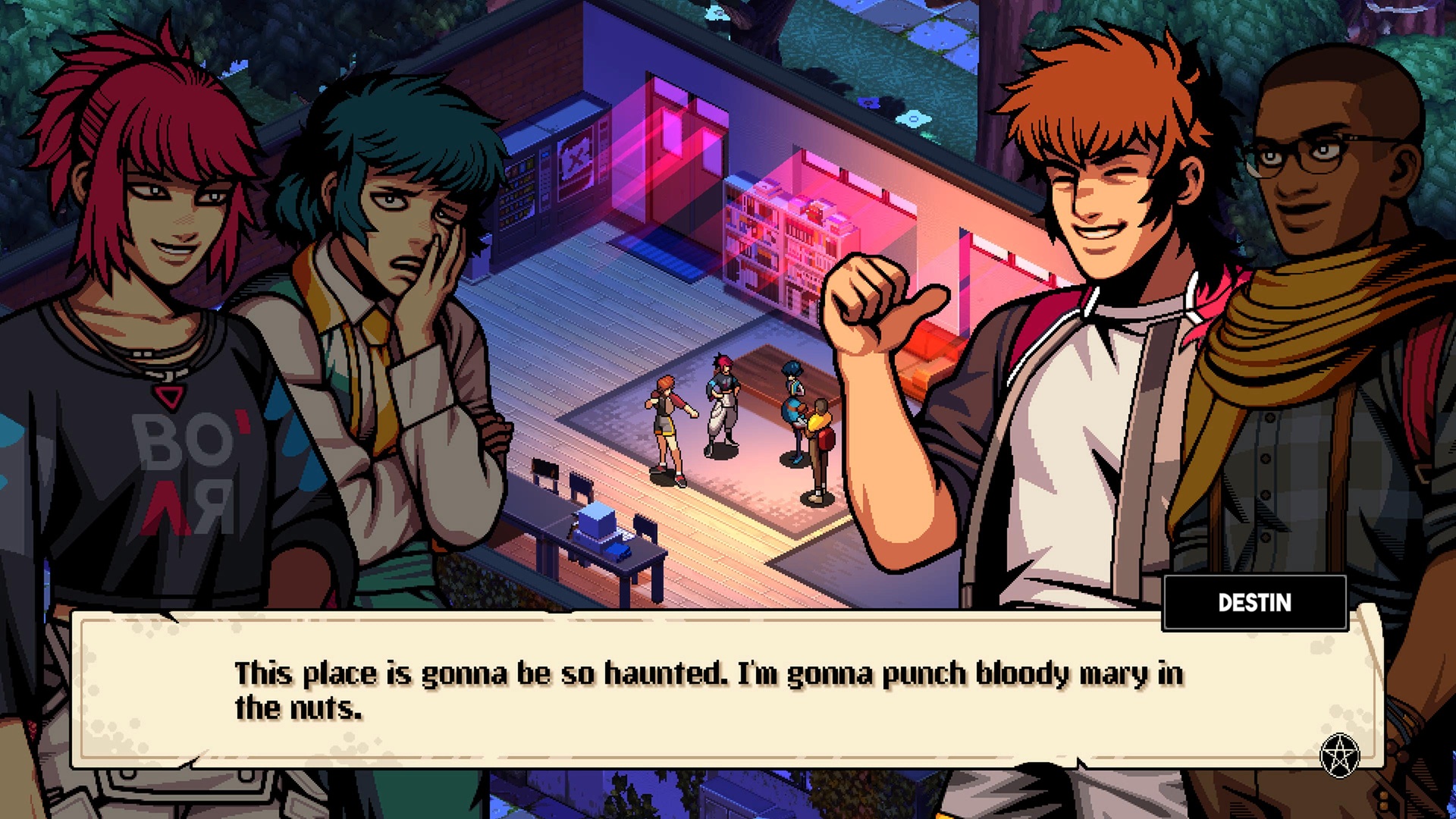Click the pentagram continue icon

[1339, 755]
